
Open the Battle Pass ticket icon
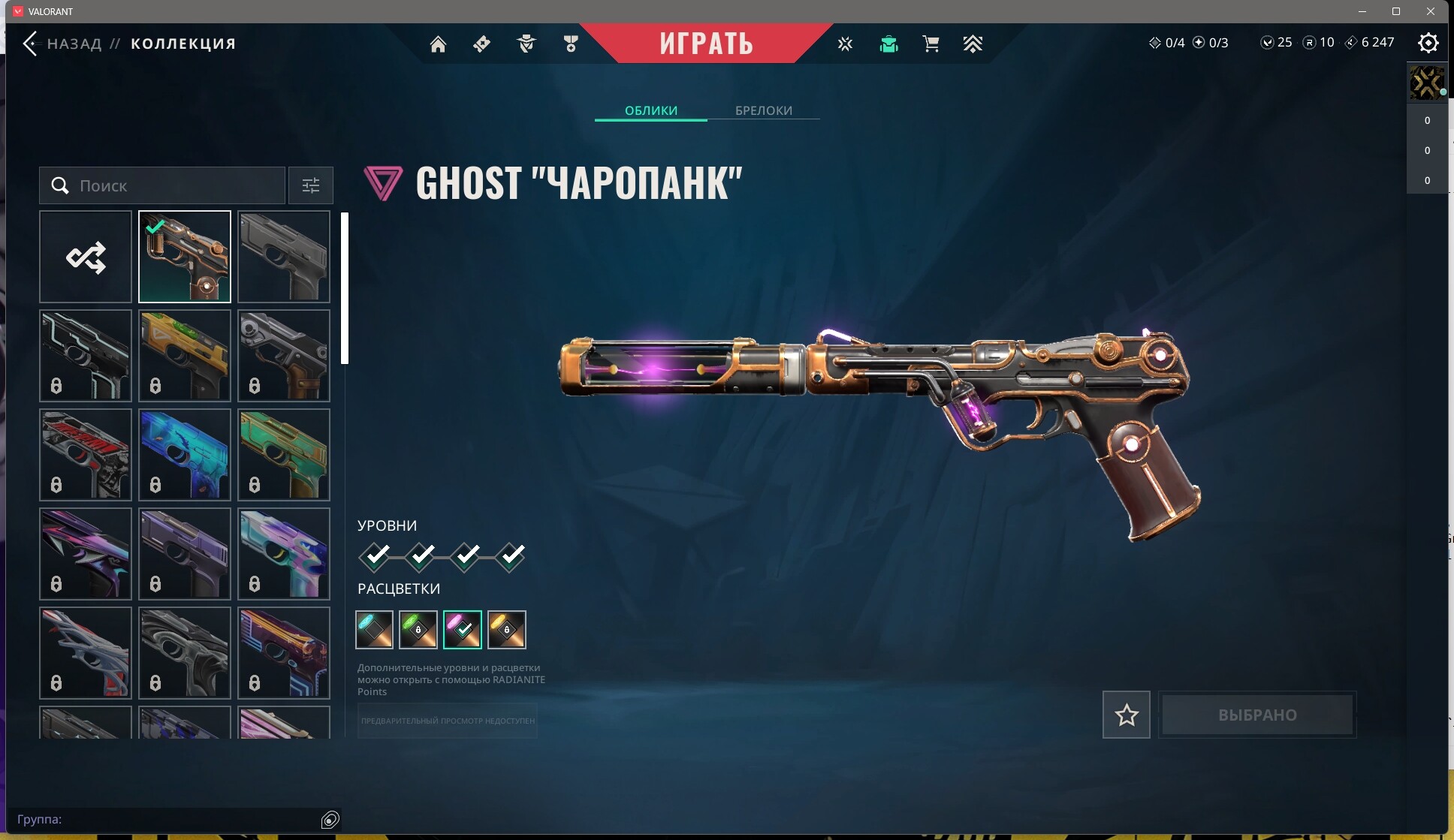[x=481, y=44]
